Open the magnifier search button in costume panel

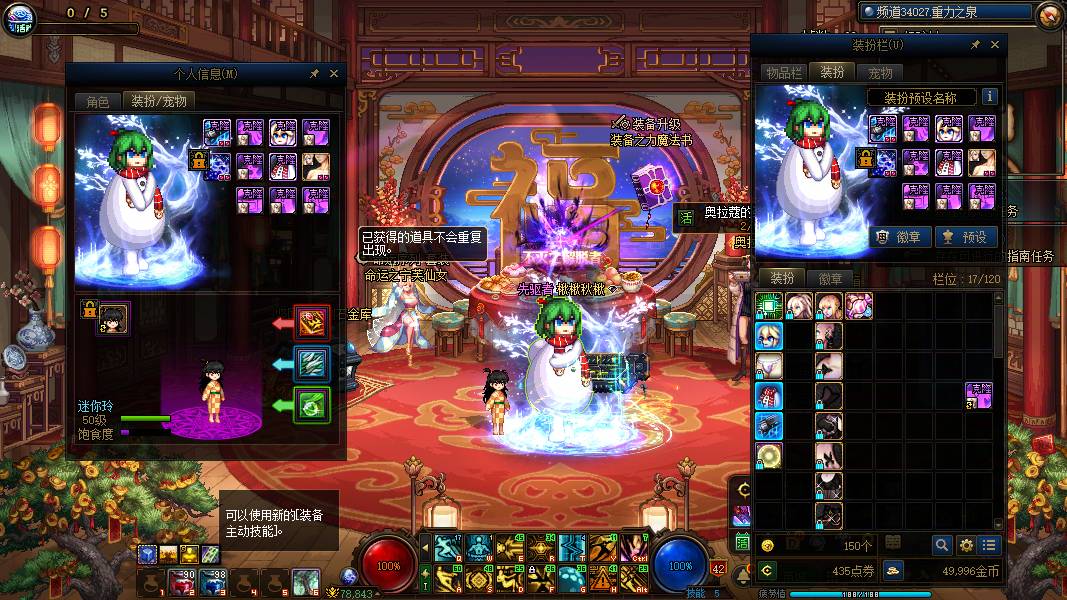[941, 545]
